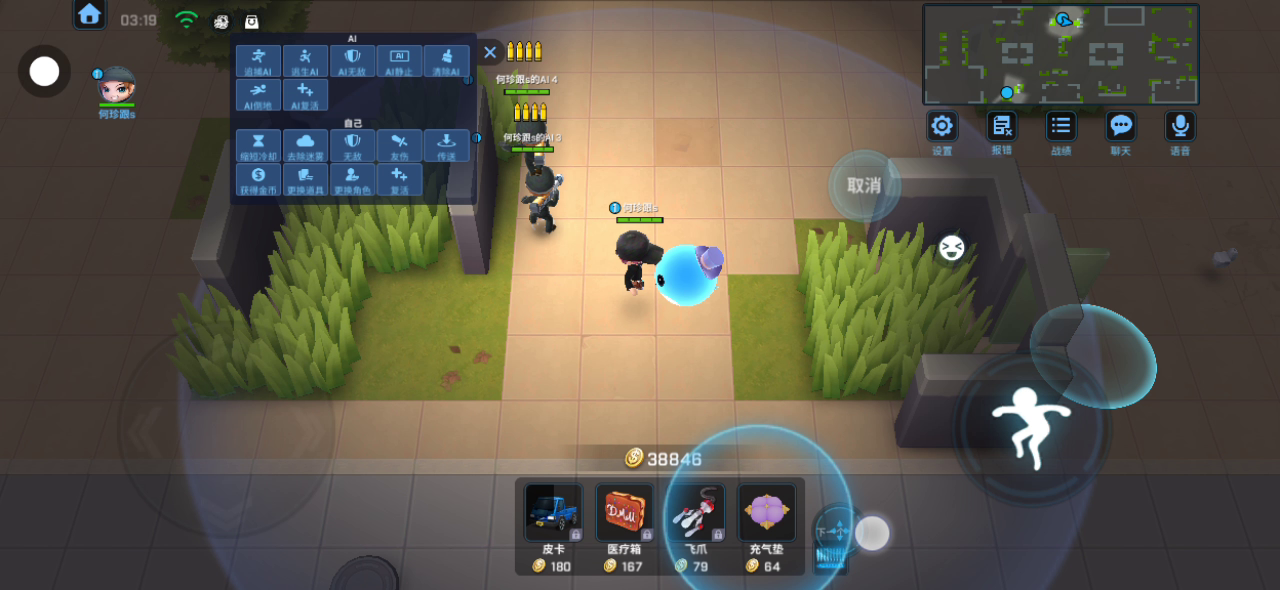Select the AI复活 revive button
Viewport: 1280px width, 590px height.
pos(305,95)
